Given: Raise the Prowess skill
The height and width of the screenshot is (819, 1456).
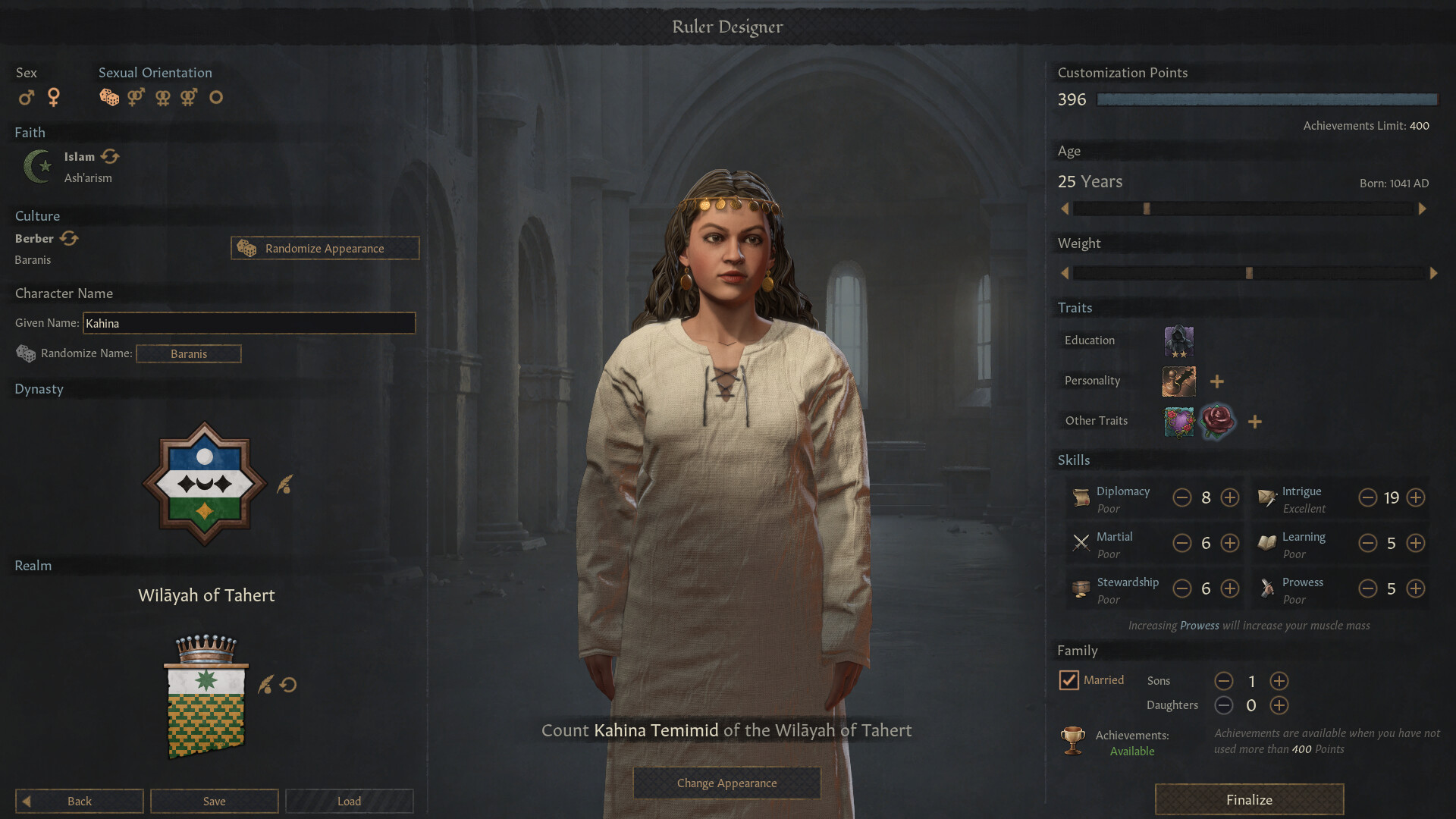Looking at the screenshot, I should pos(1415,588).
